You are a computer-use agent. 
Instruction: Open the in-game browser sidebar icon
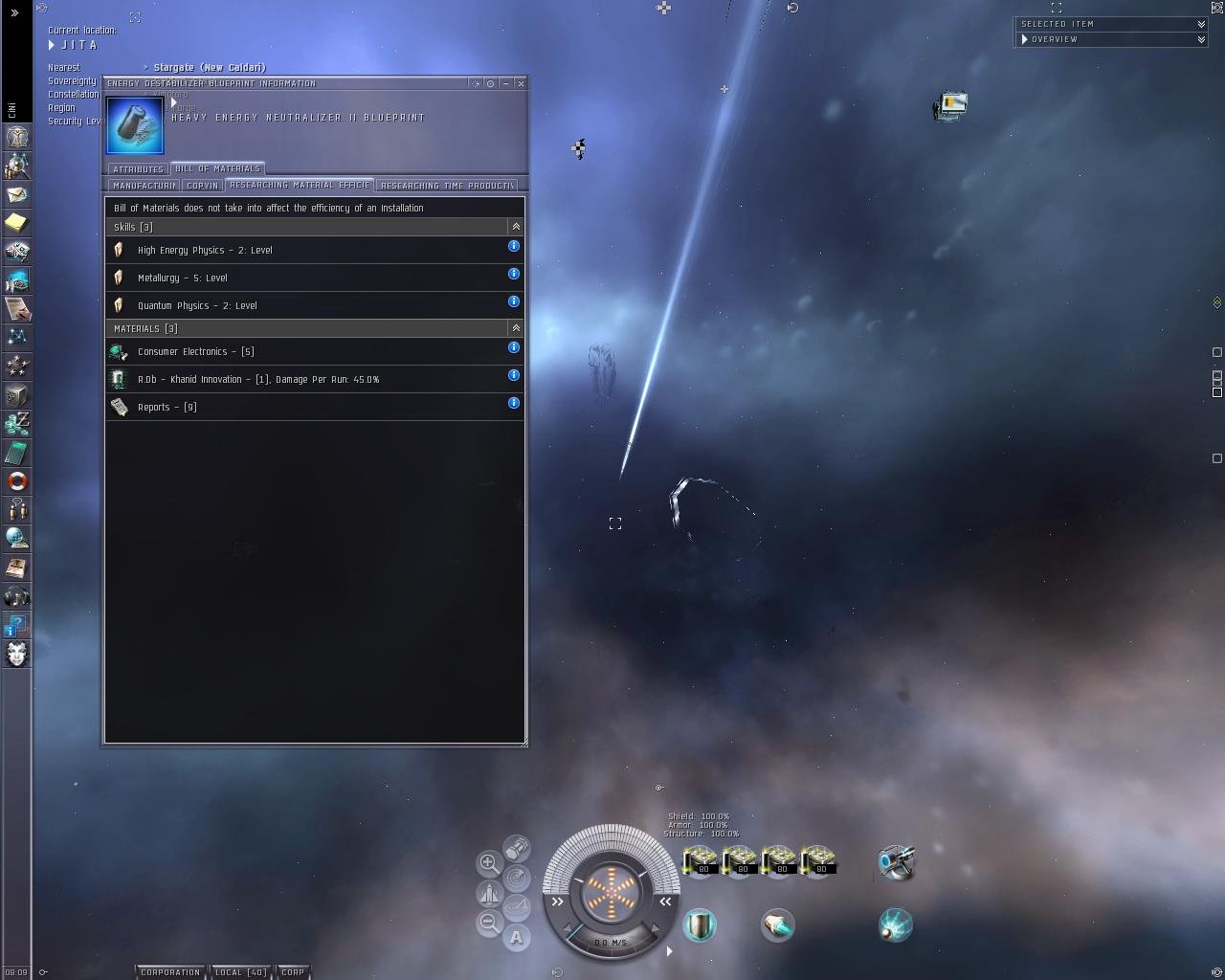[x=16, y=539]
